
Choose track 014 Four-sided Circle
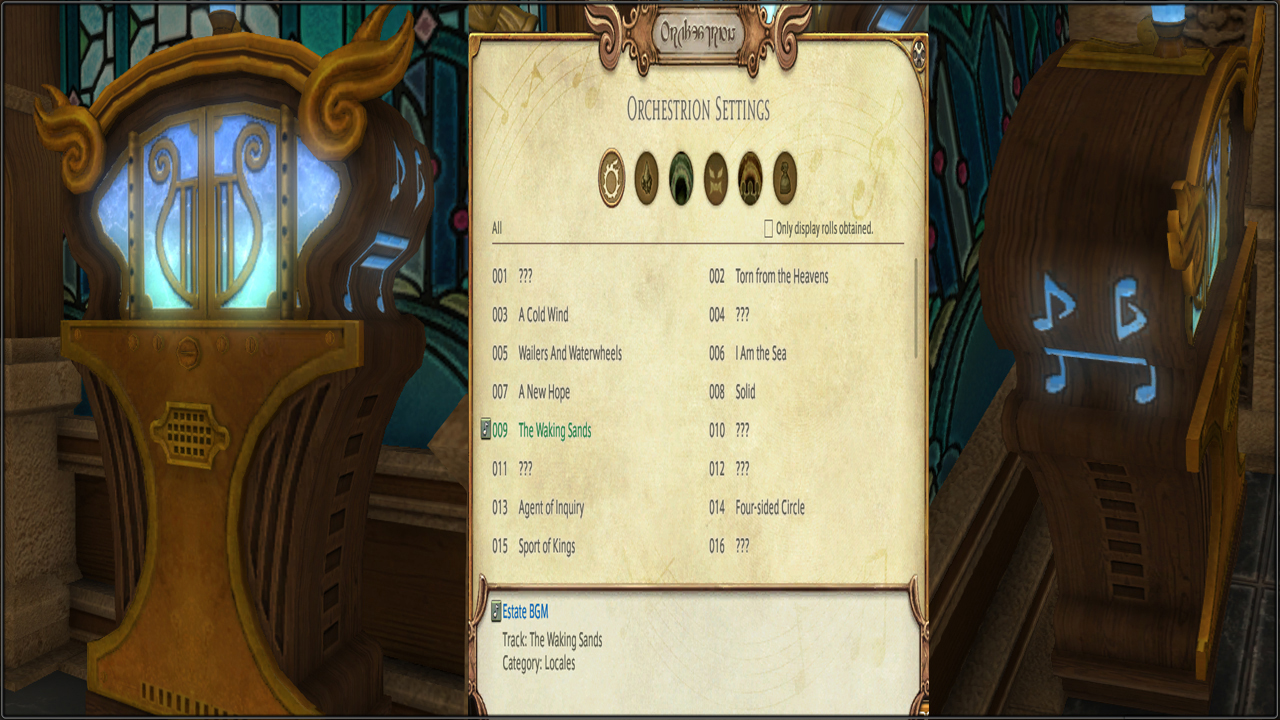769,508
